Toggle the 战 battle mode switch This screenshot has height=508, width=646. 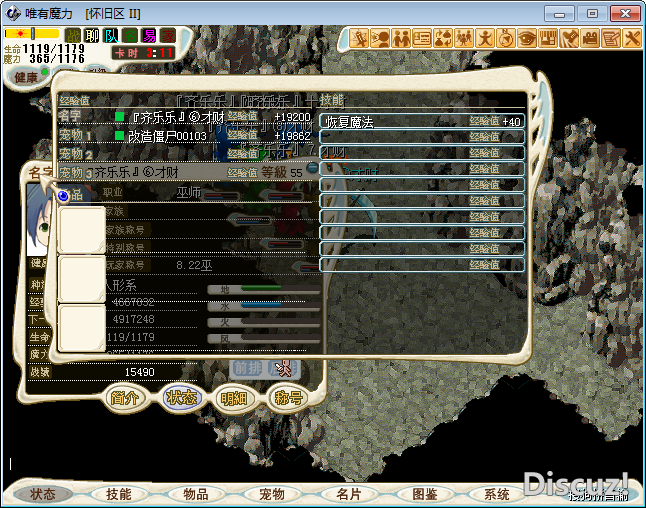pyautogui.click(x=72, y=35)
